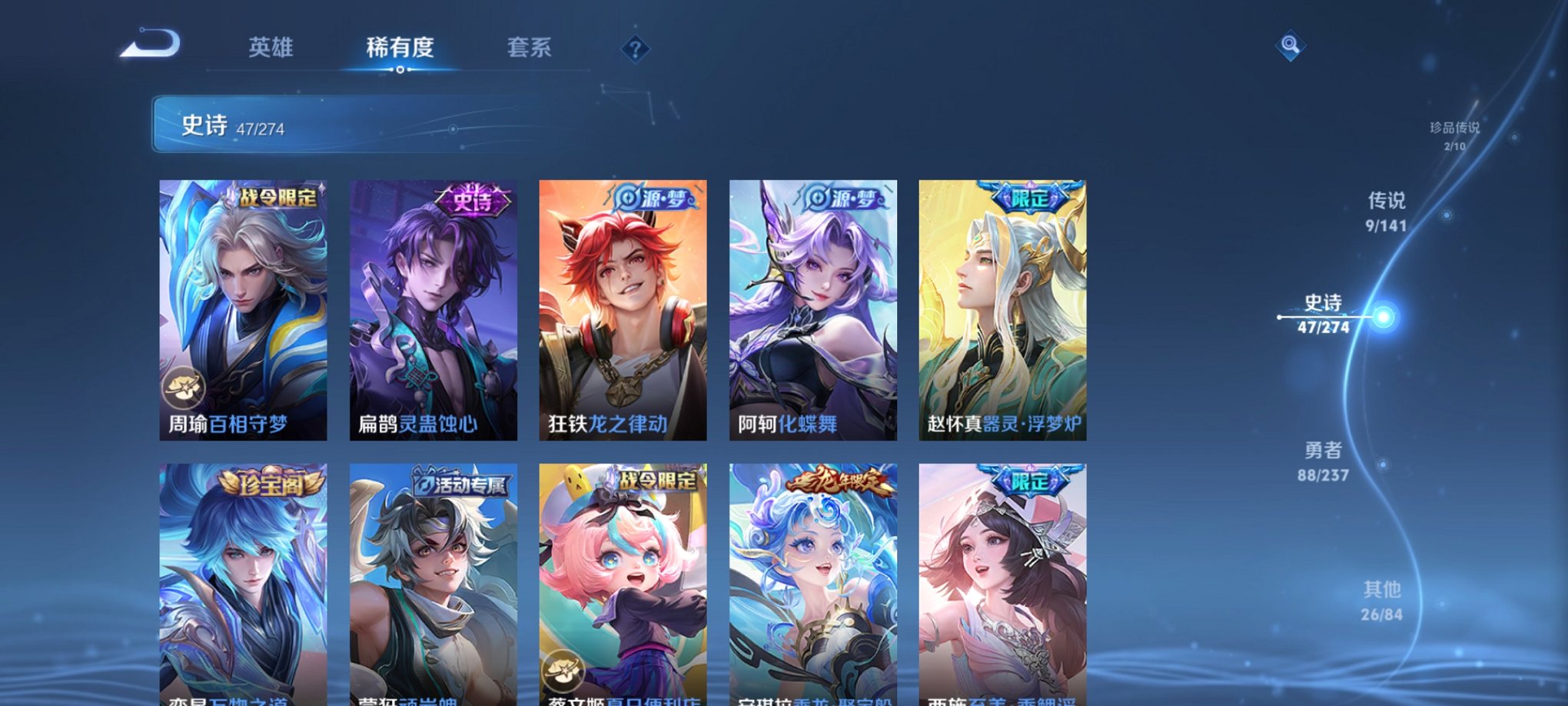Open 阿轲's 化蝶舞 skin thumbnail
Viewport: 1568px width, 706px height.
pos(812,308)
